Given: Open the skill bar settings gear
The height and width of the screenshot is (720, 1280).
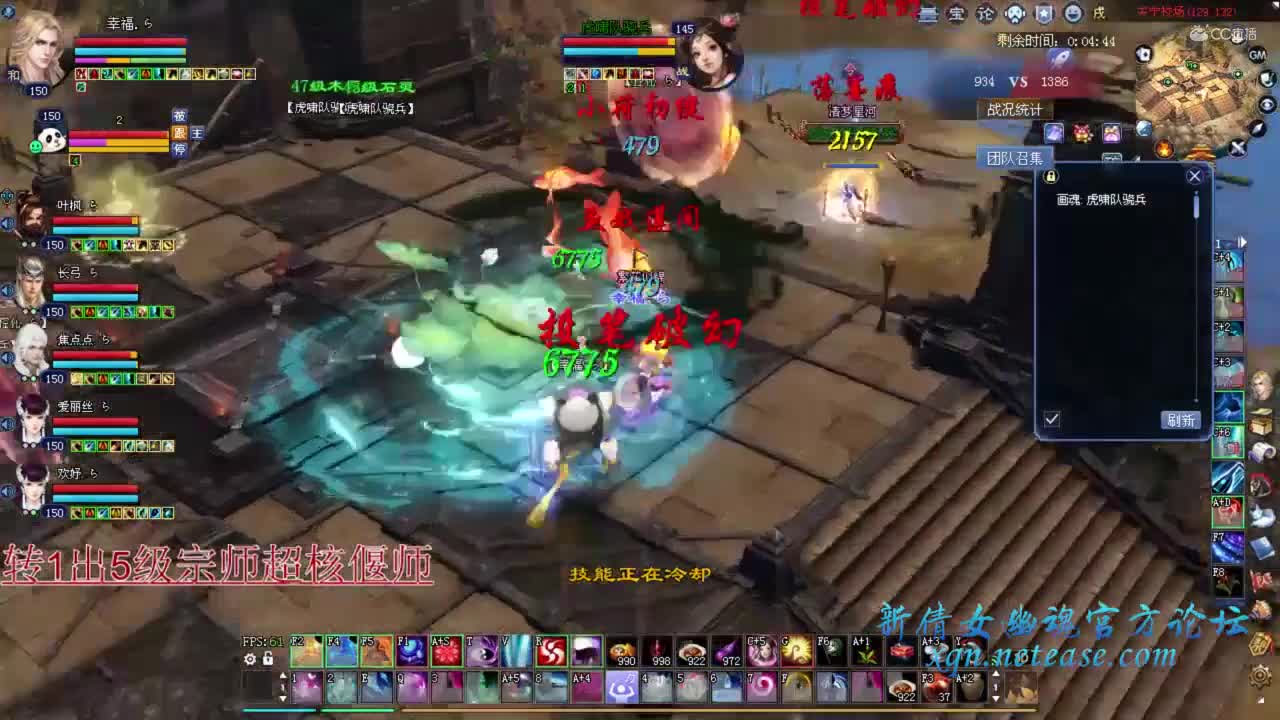Looking at the screenshot, I should pyautogui.click(x=248, y=657).
